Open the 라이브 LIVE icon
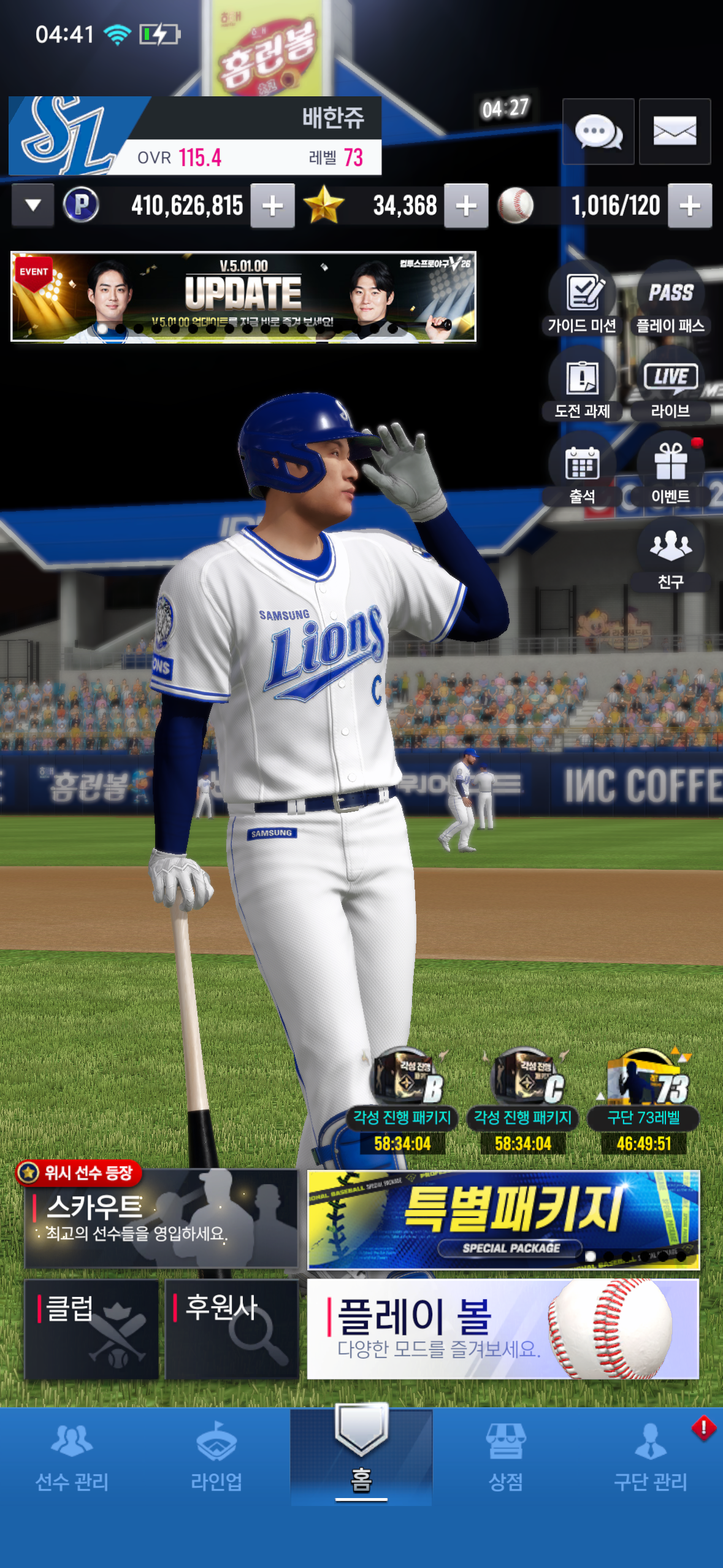Screen dimensions: 723x1568 [670, 385]
